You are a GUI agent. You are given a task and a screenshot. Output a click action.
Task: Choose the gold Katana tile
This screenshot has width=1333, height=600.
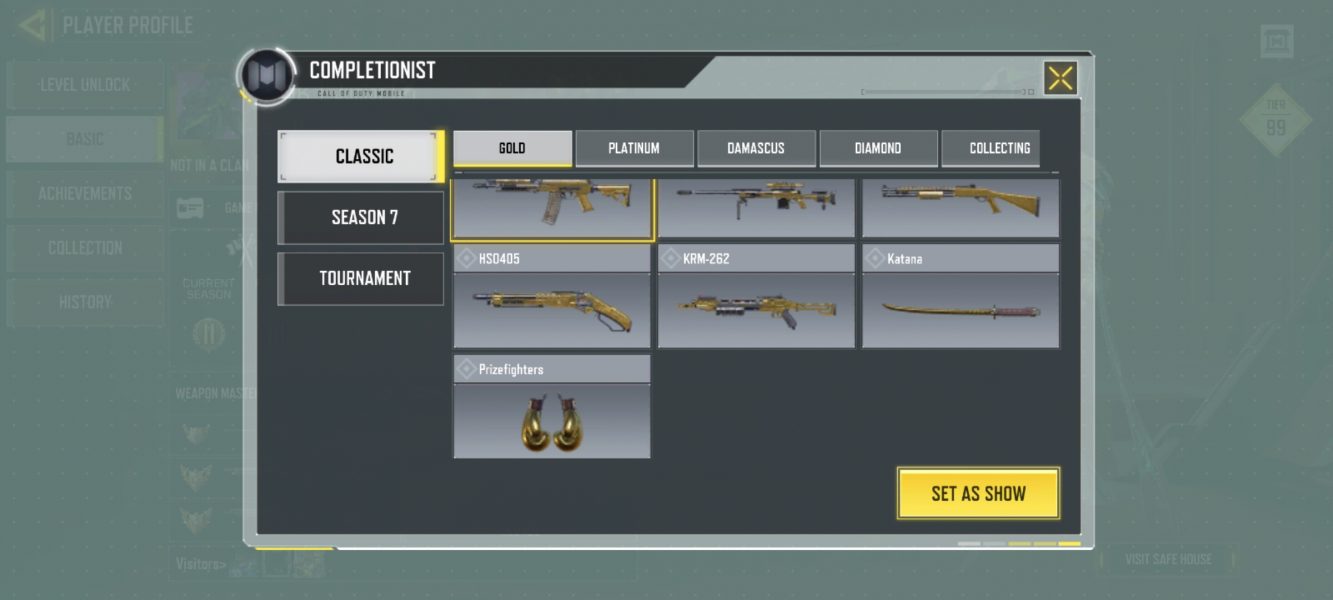tap(960, 309)
